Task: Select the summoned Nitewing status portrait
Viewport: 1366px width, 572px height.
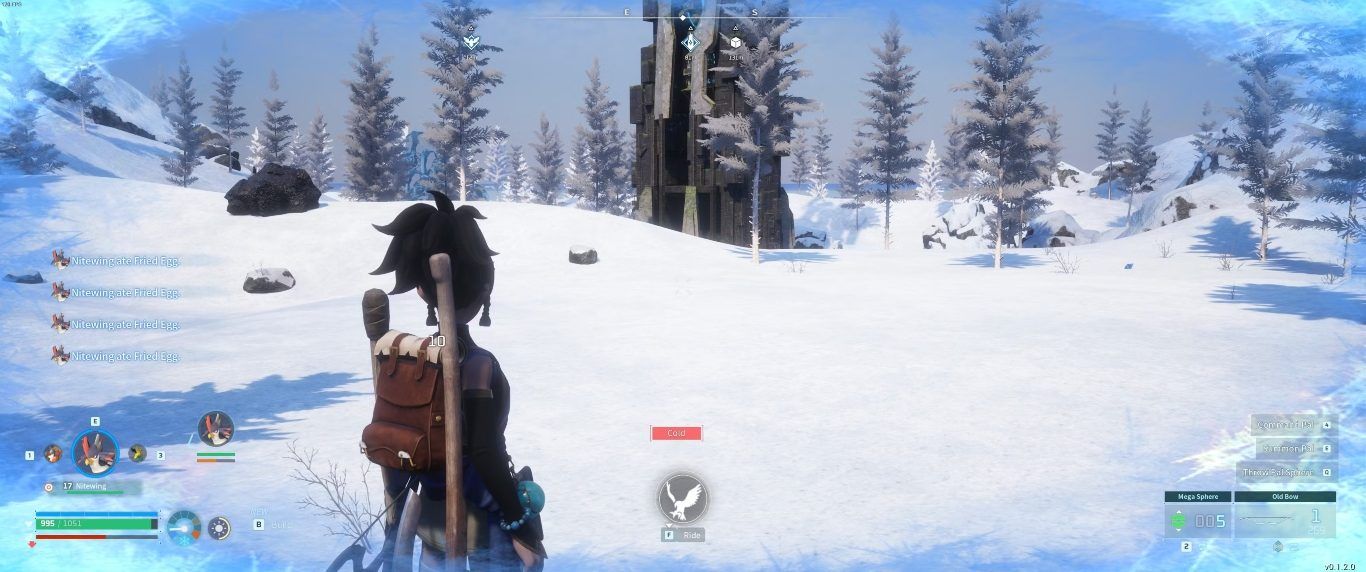Action: [x=215, y=429]
